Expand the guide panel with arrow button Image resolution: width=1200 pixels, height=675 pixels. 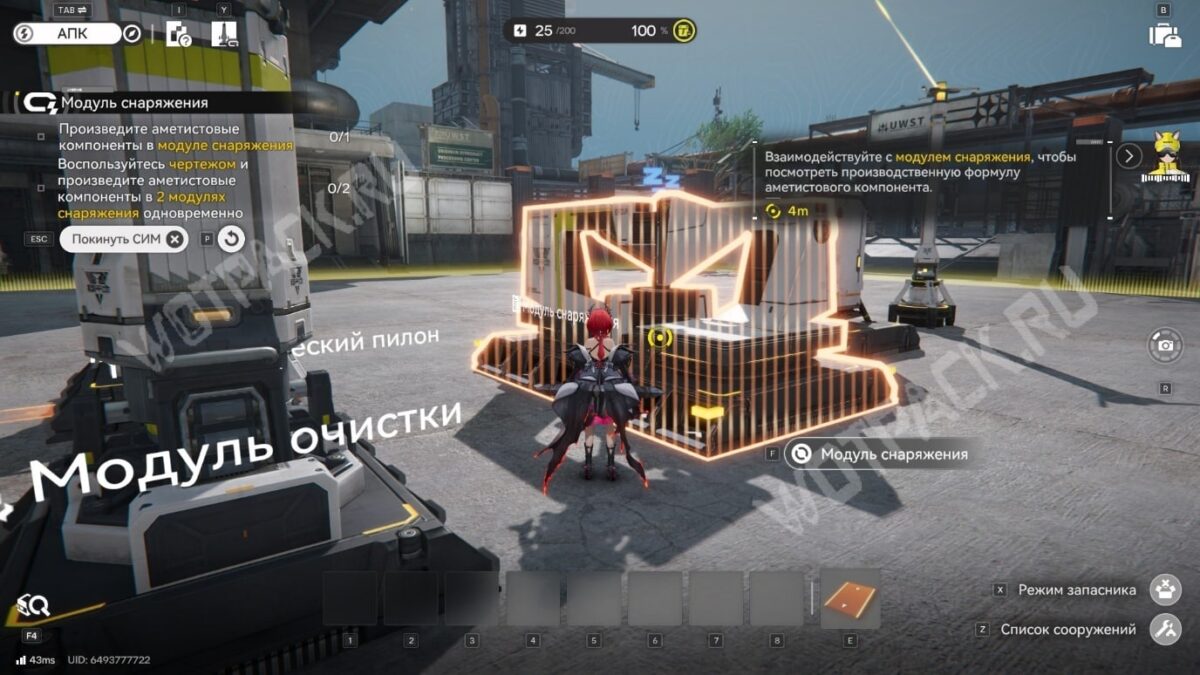pyautogui.click(x=1129, y=156)
